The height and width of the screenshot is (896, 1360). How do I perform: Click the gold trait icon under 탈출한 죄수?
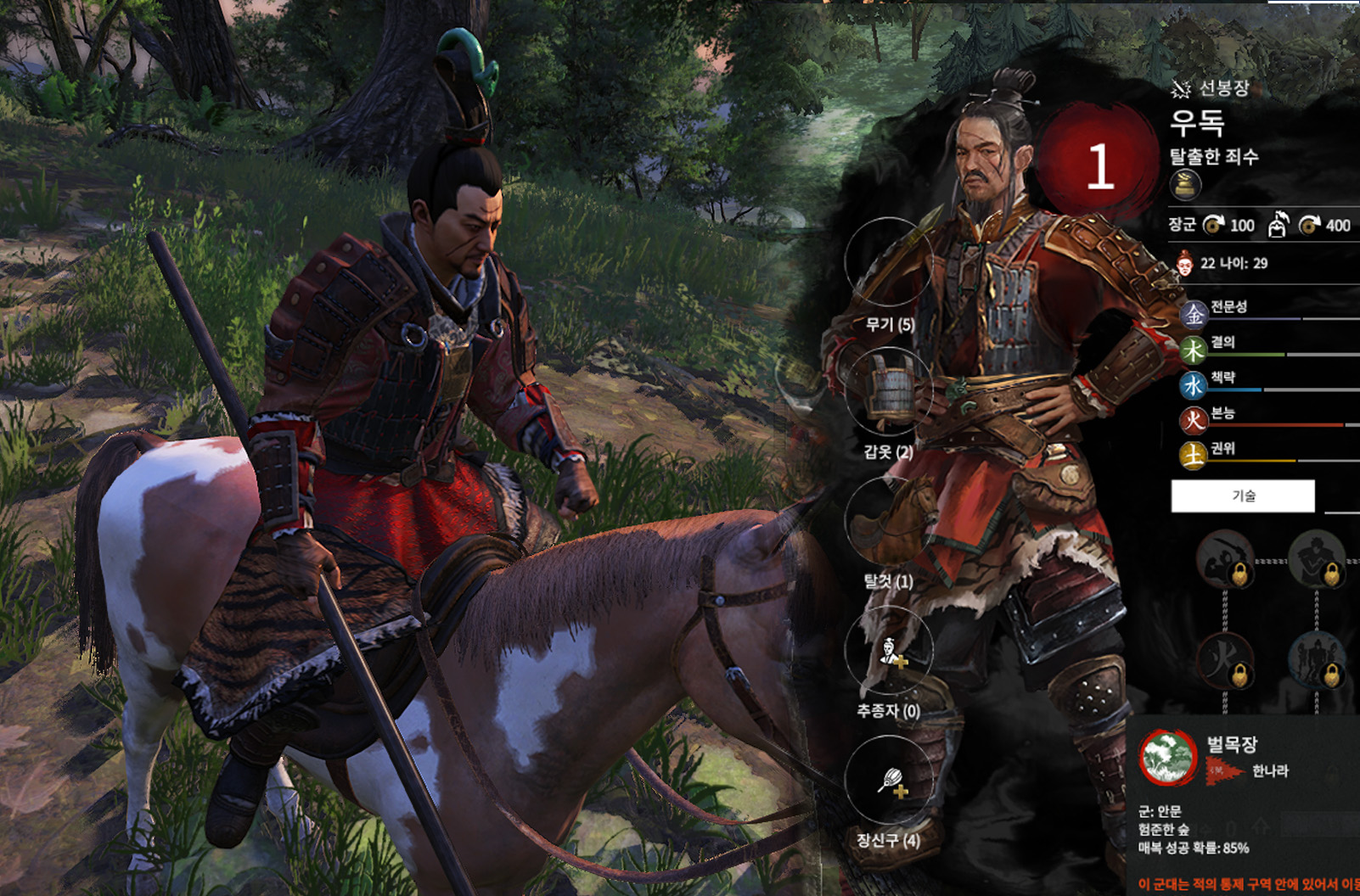[x=1185, y=185]
